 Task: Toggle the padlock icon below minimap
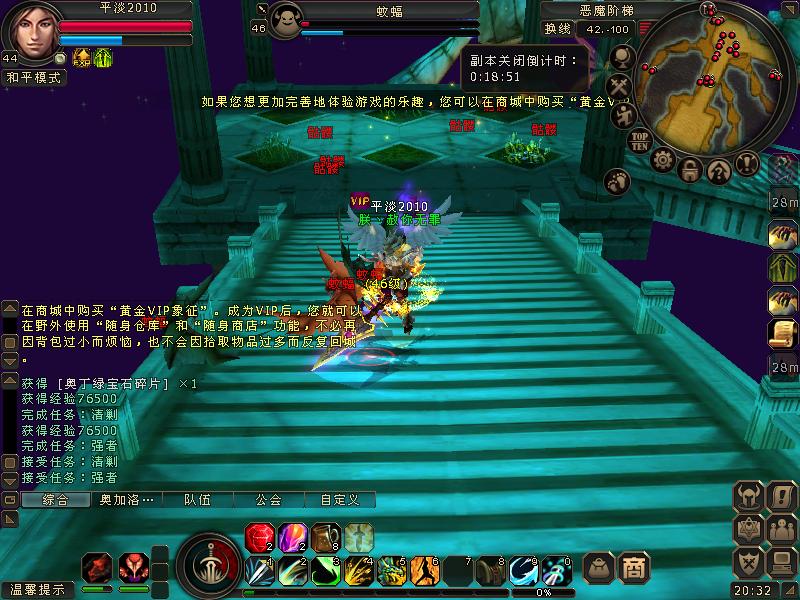(689, 171)
